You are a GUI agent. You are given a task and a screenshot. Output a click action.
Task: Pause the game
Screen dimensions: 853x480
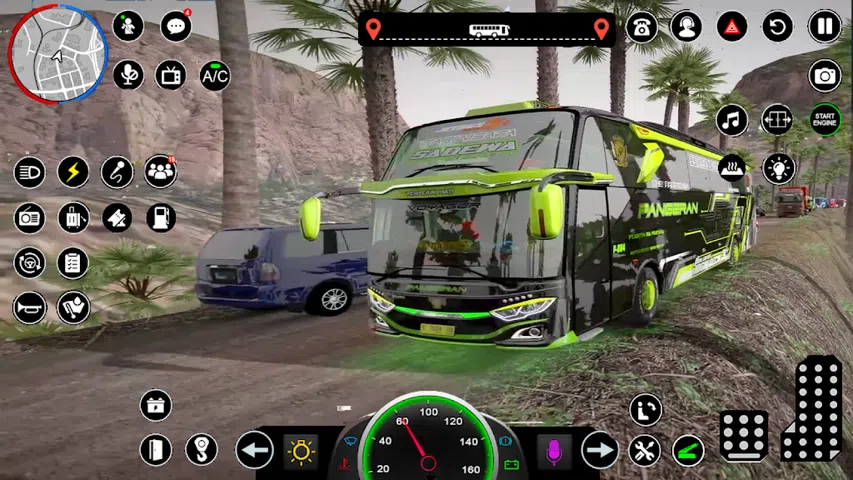[x=825, y=26]
